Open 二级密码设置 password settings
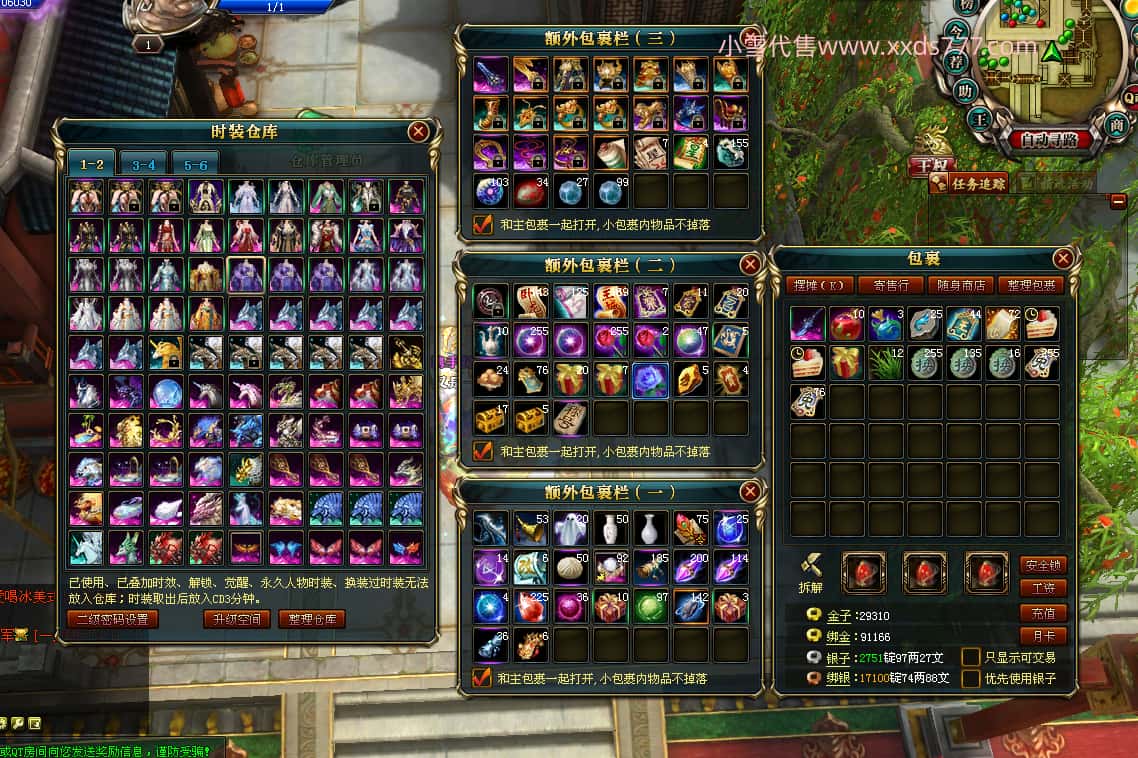 [x=113, y=619]
